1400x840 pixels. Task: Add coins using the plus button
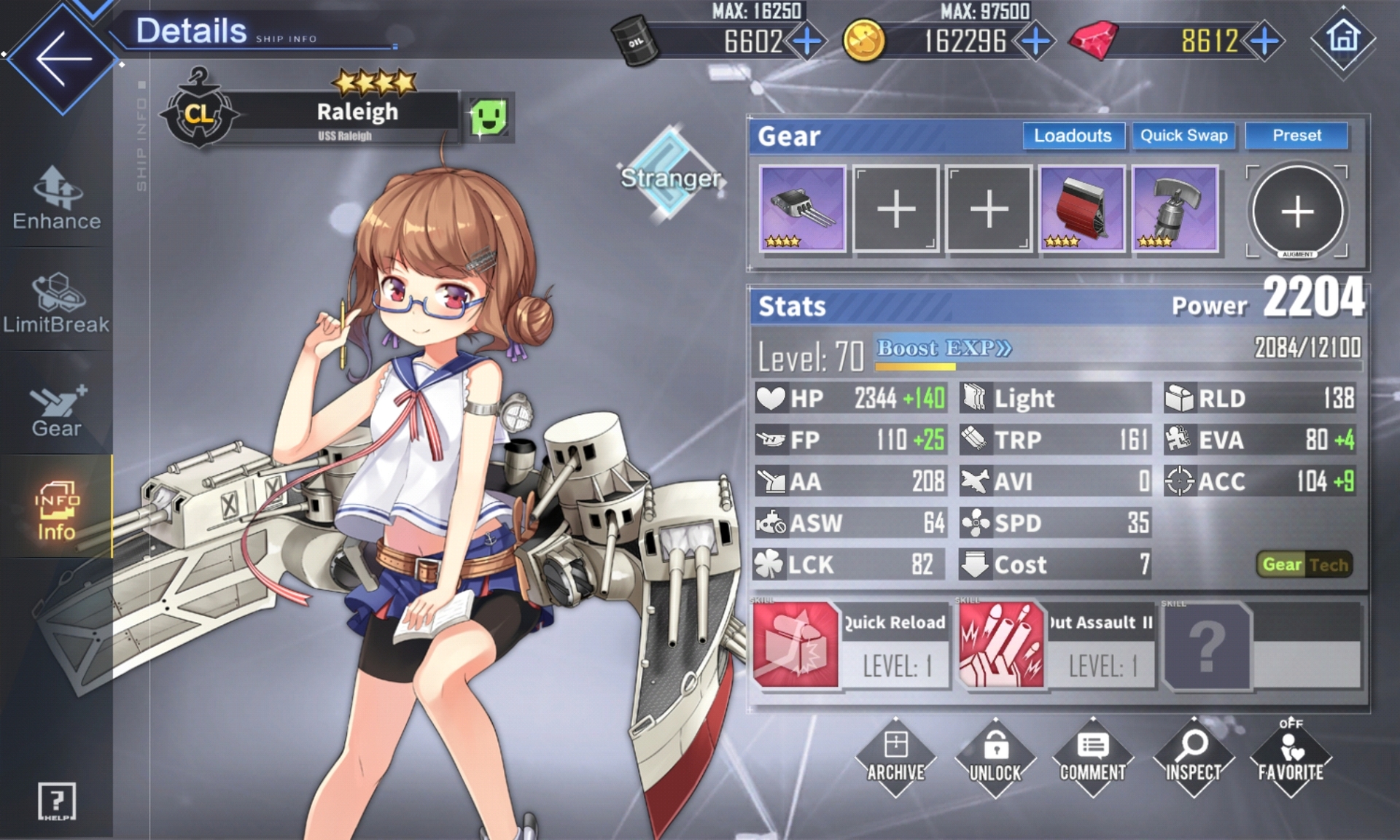(1035, 41)
